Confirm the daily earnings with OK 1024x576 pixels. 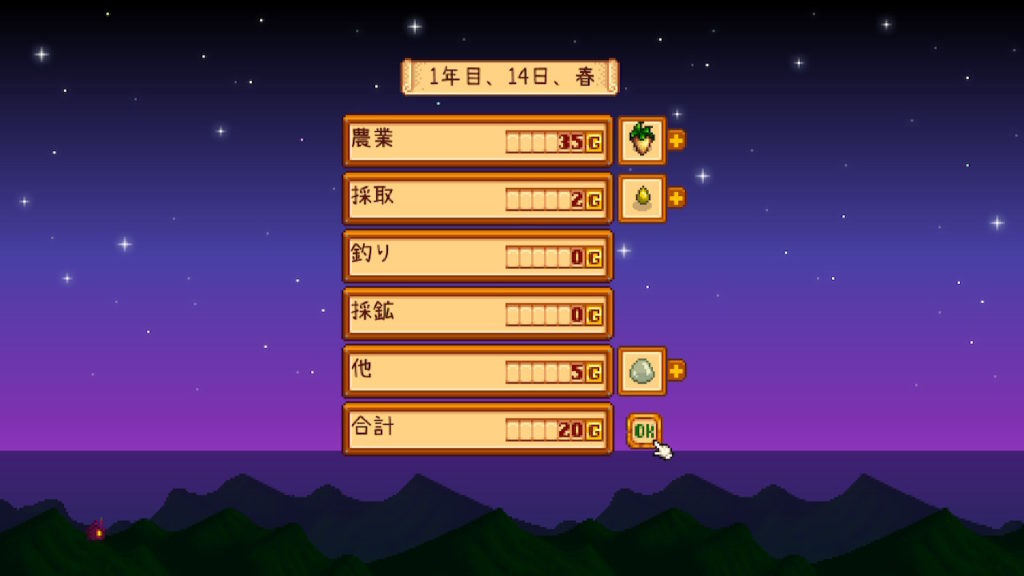(644, 430)
